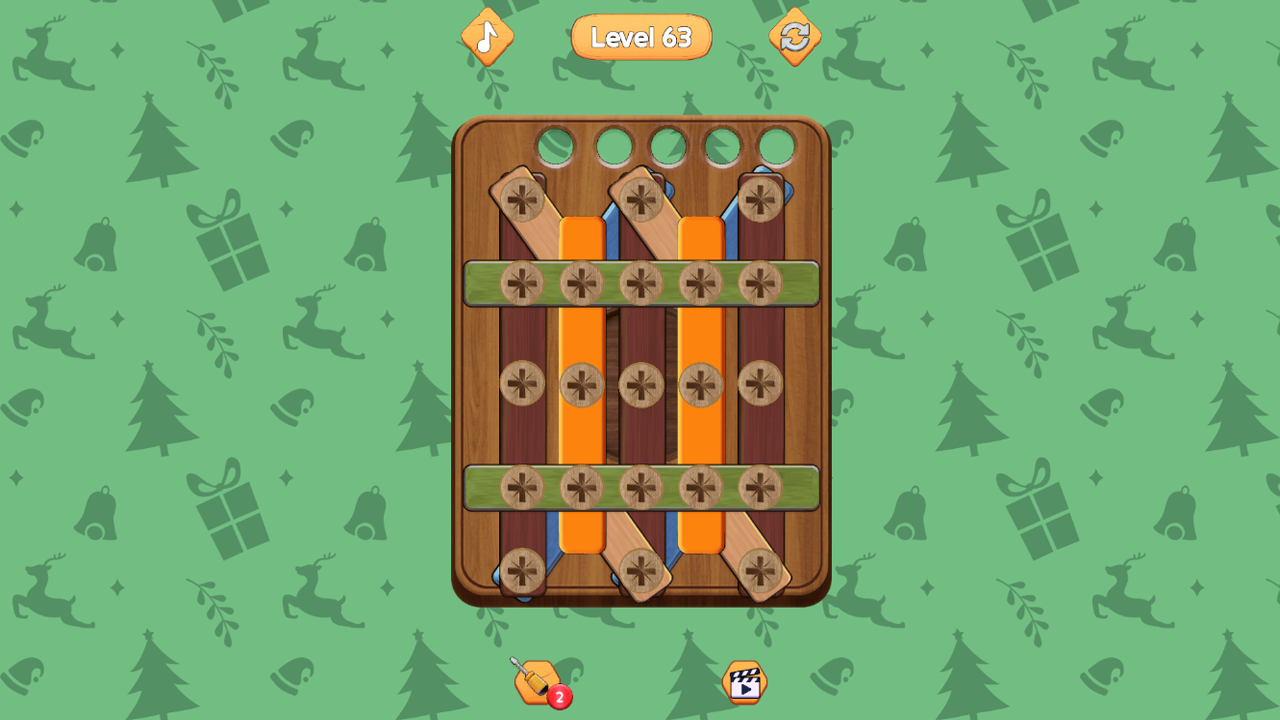1280x720 pixels.
Task: Unscrew the leftmost screw on the upper green plank
Action: [521, 283]
